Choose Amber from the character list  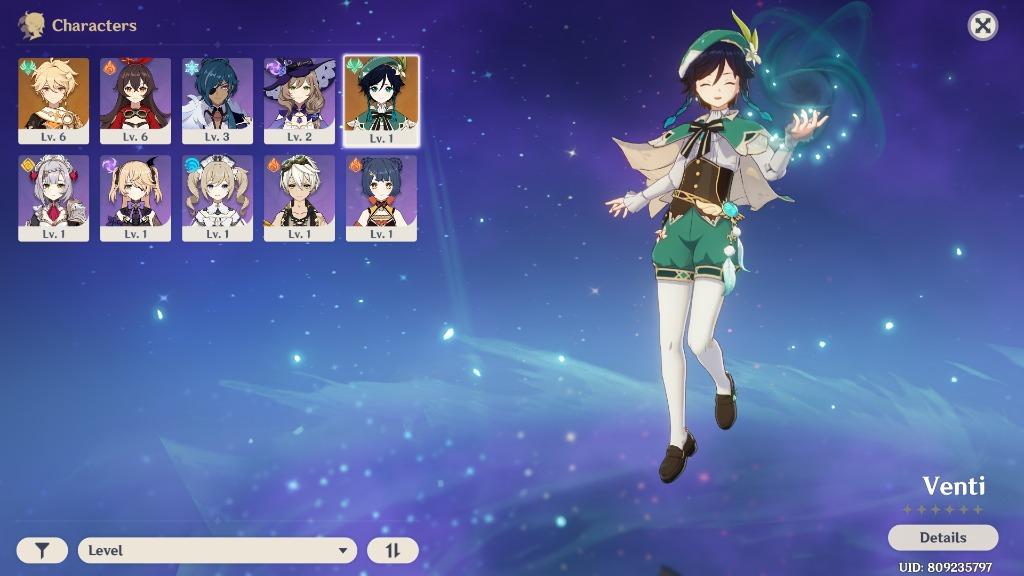click(135, 100)
